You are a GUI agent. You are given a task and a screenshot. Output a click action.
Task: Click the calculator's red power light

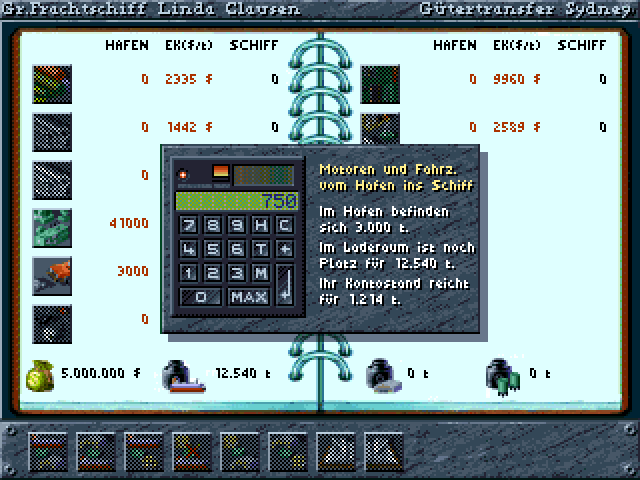(x=183, y=175)
